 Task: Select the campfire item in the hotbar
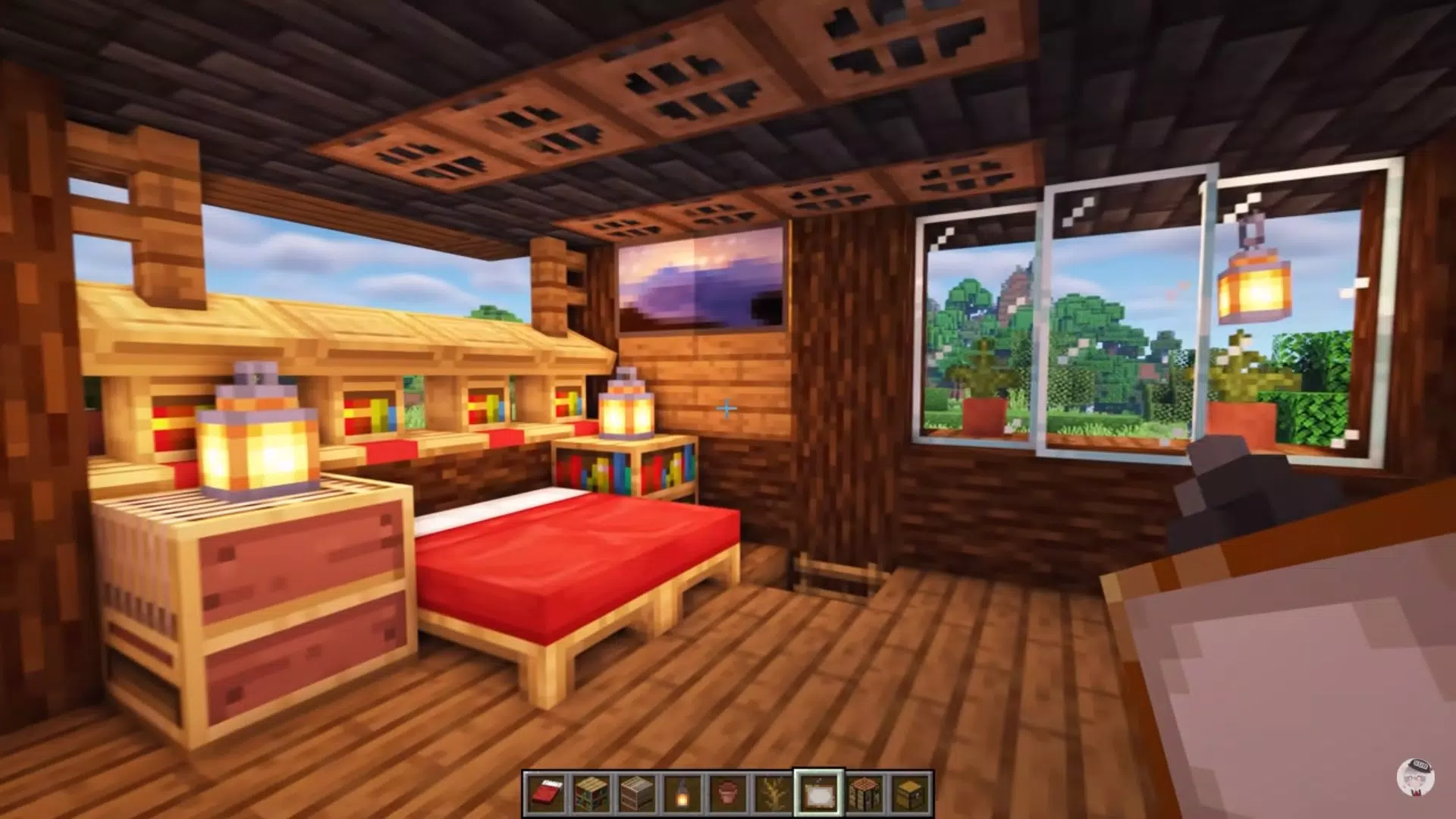863,792
